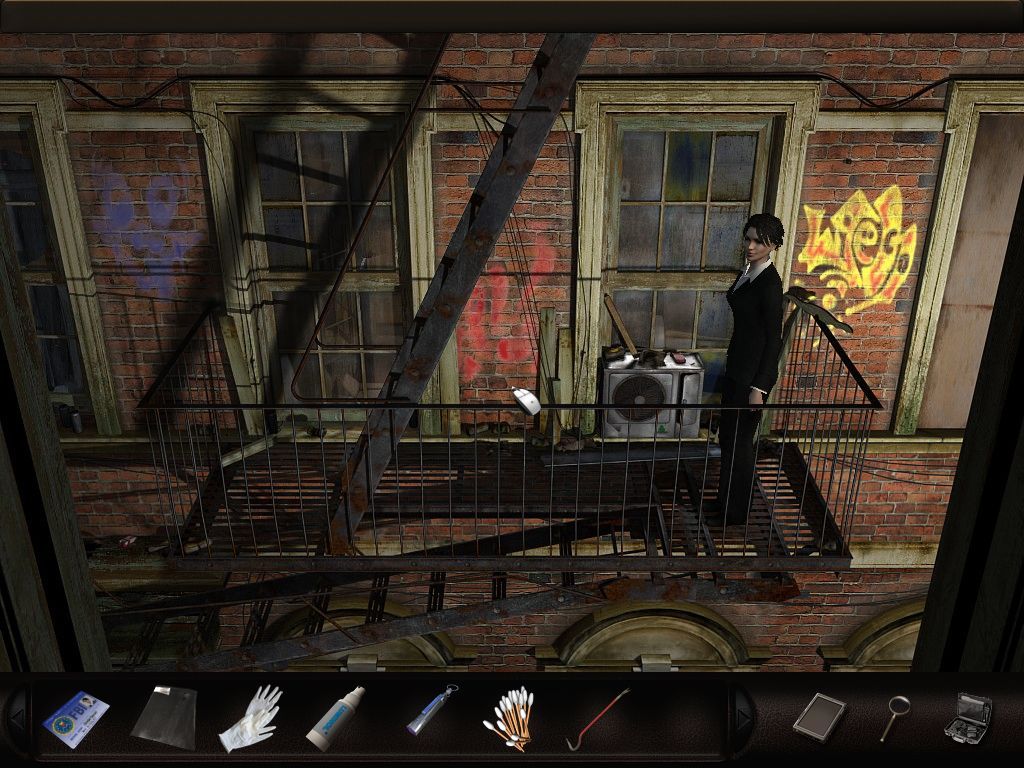The height and width of the screenshot is (768, 1024).
Task: Activate the magnifying glass tool
Action: [893, 717]
